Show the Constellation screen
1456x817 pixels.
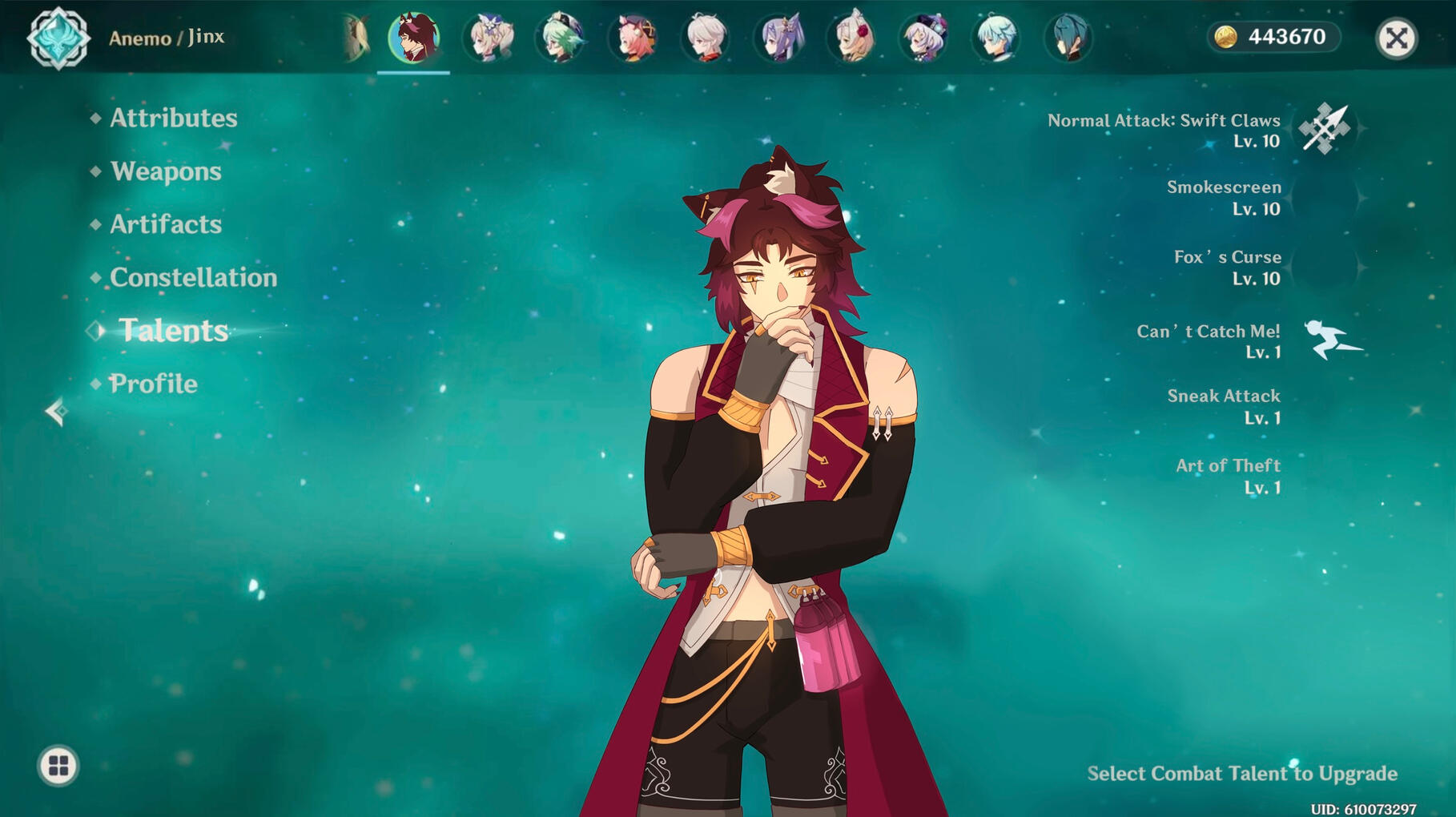[x=193, y=278]
